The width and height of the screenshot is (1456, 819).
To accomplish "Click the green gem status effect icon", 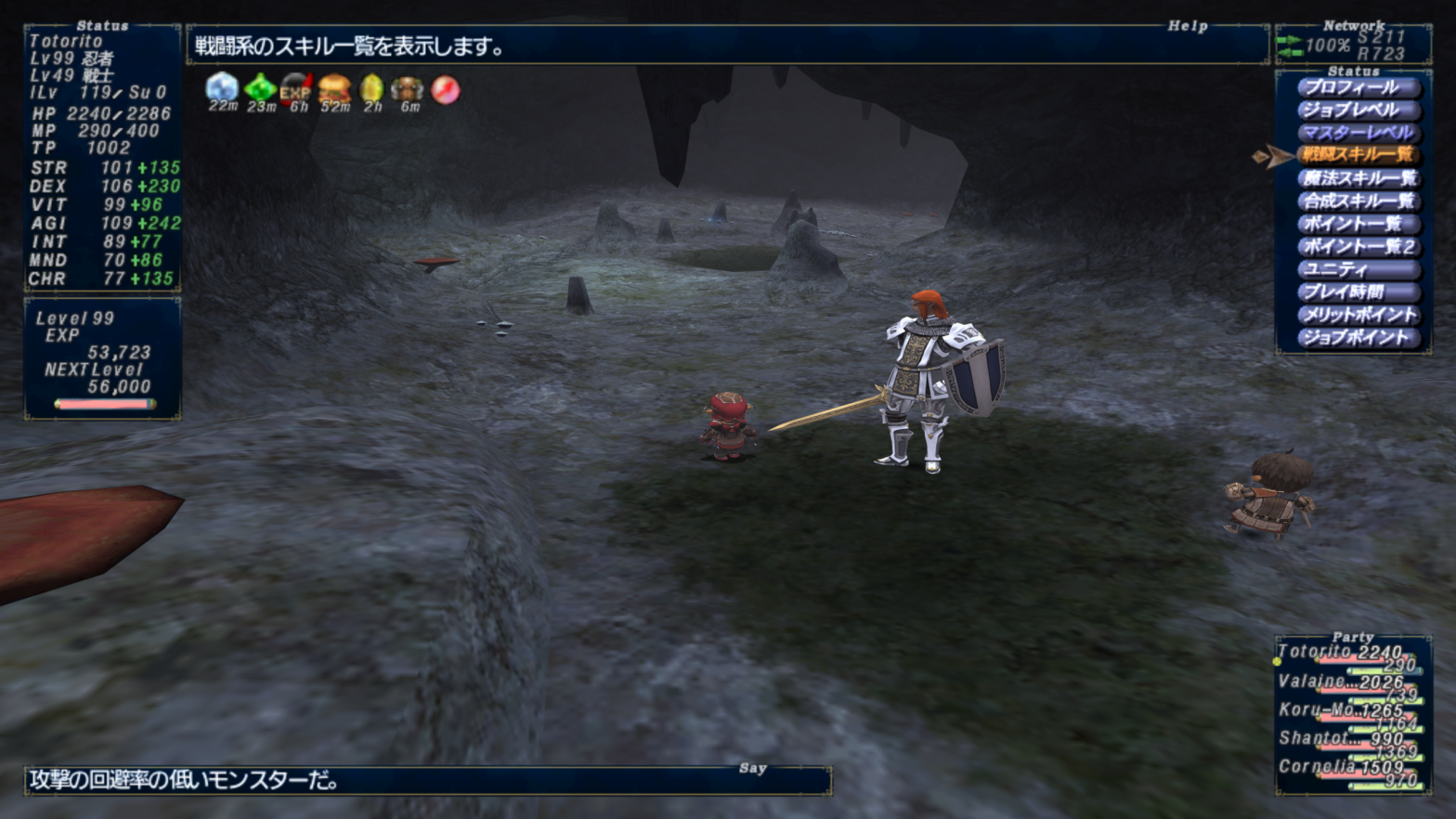I will point(260,88).
